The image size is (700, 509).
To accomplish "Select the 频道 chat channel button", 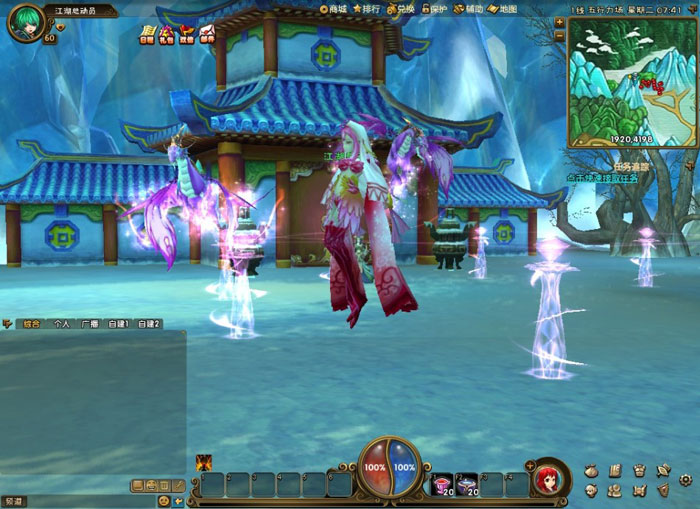I will click(15, 500).
